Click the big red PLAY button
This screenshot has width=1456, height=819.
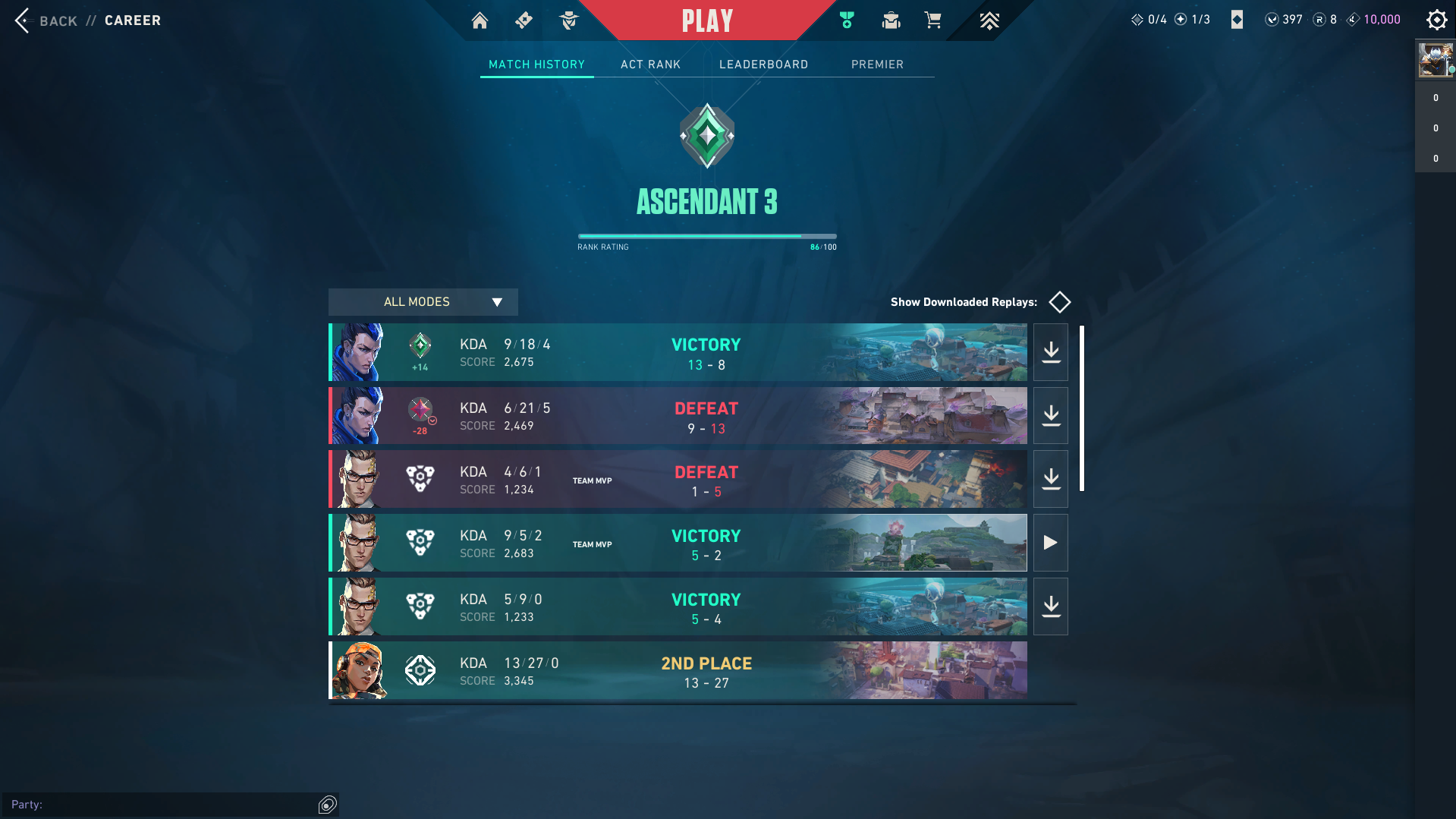[x=707, y=20]
